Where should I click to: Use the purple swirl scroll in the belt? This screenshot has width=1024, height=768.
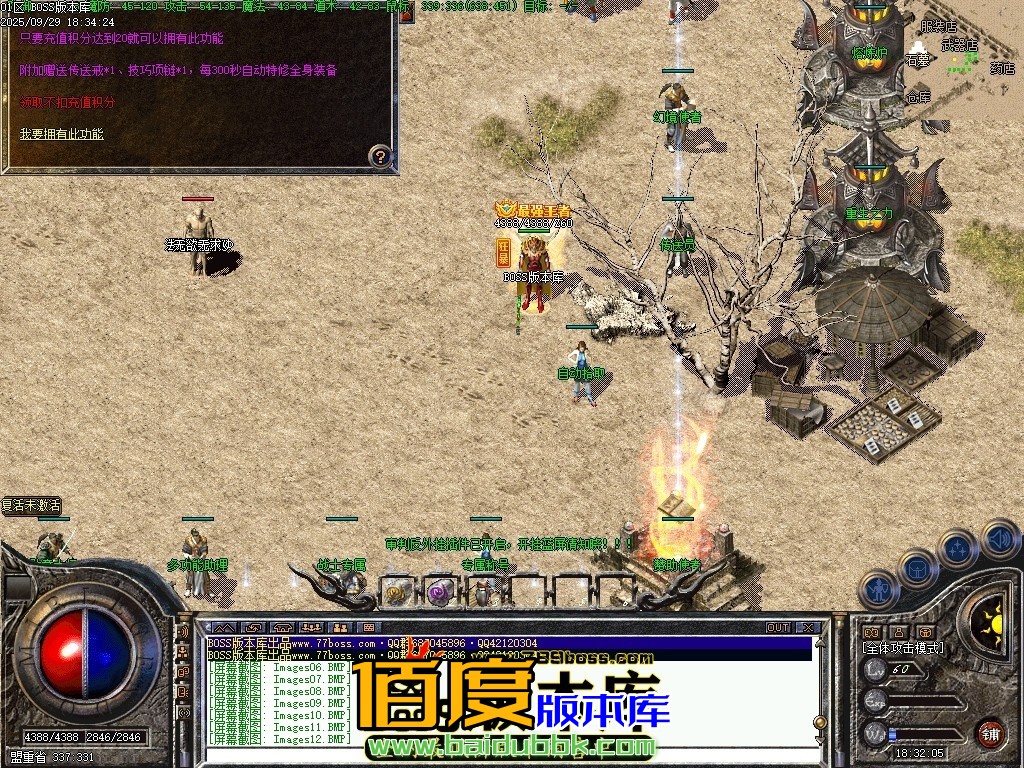[x=439, y=592]
